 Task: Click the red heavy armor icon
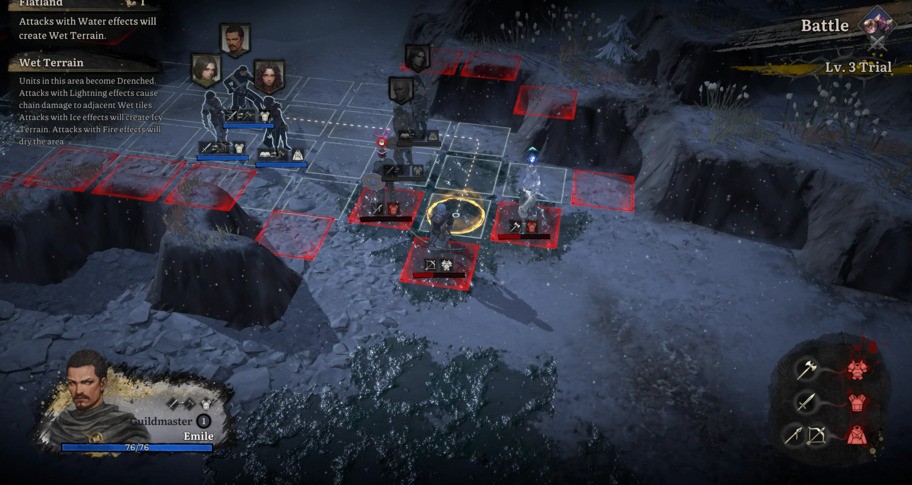857,369
